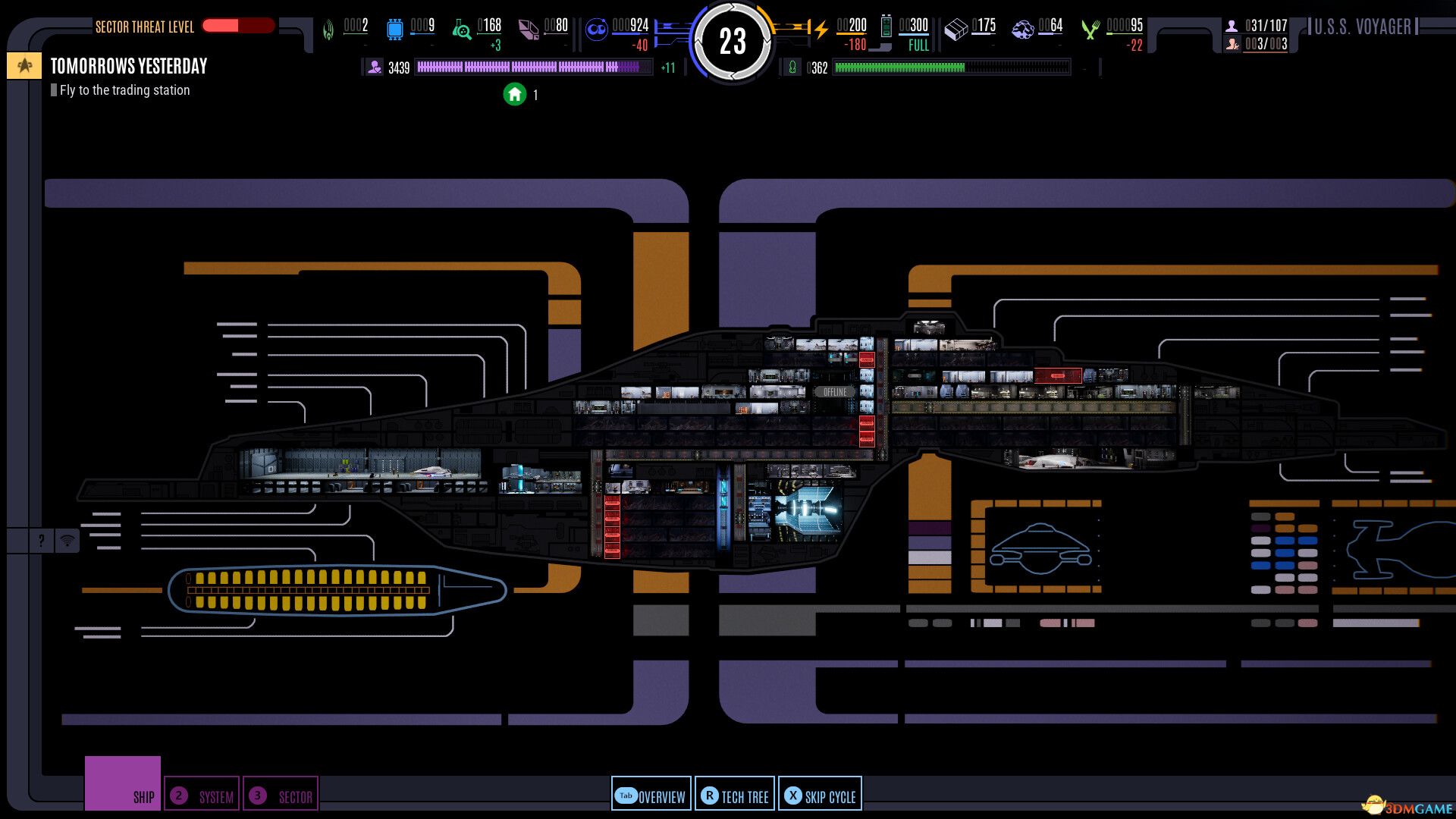Click the microchip resource icon

[395, 27]
